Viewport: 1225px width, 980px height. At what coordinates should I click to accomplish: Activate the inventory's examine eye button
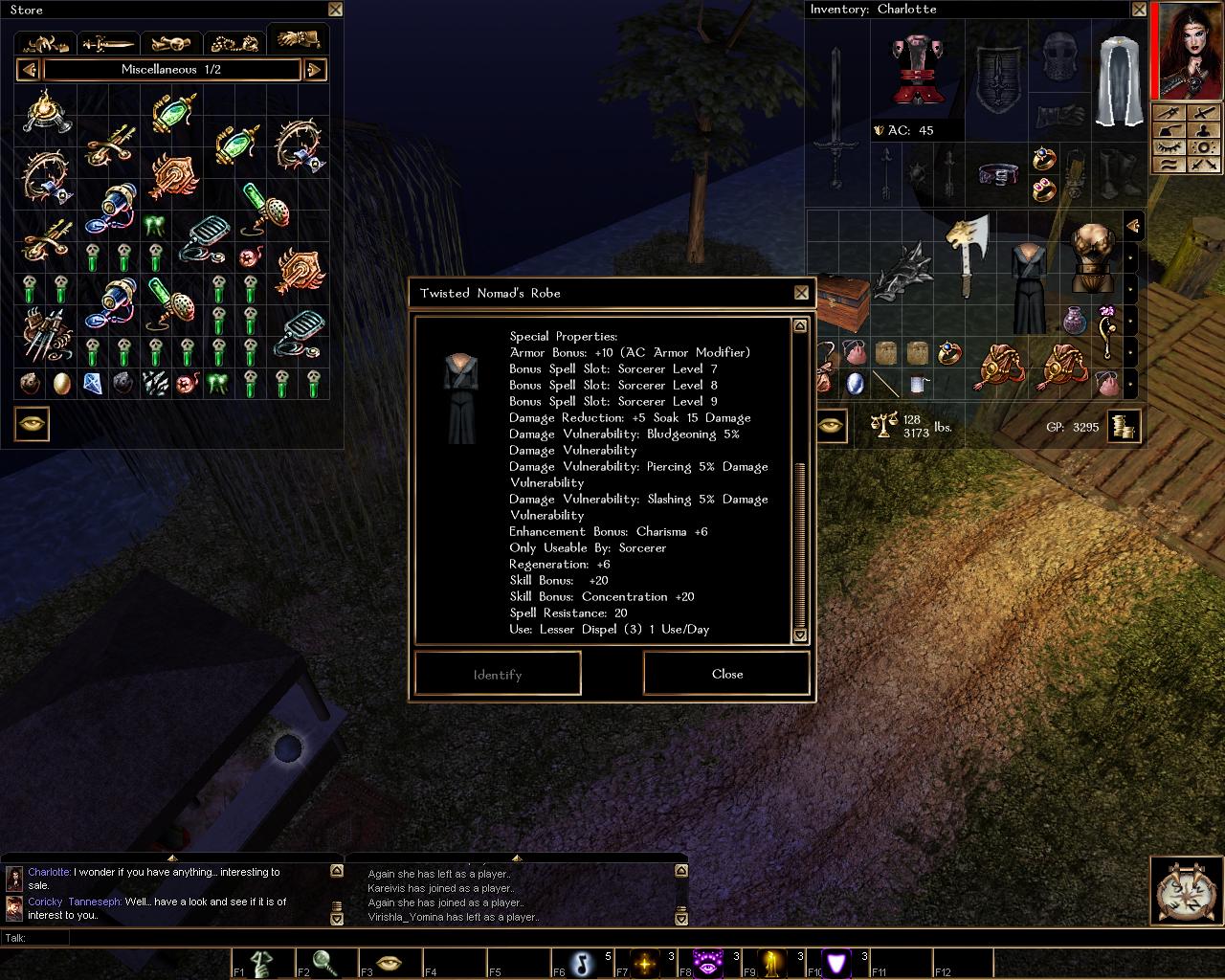click(x=831, y=426)
